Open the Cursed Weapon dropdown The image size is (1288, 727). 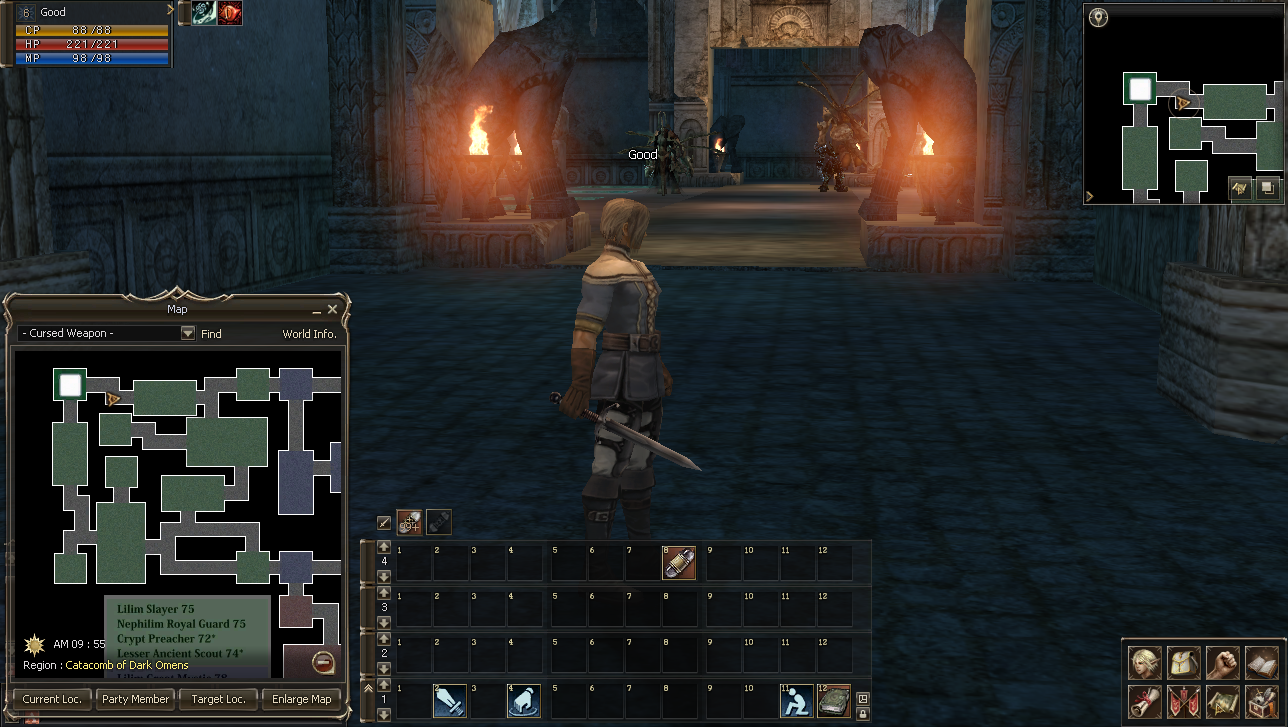tap(188, 333)
